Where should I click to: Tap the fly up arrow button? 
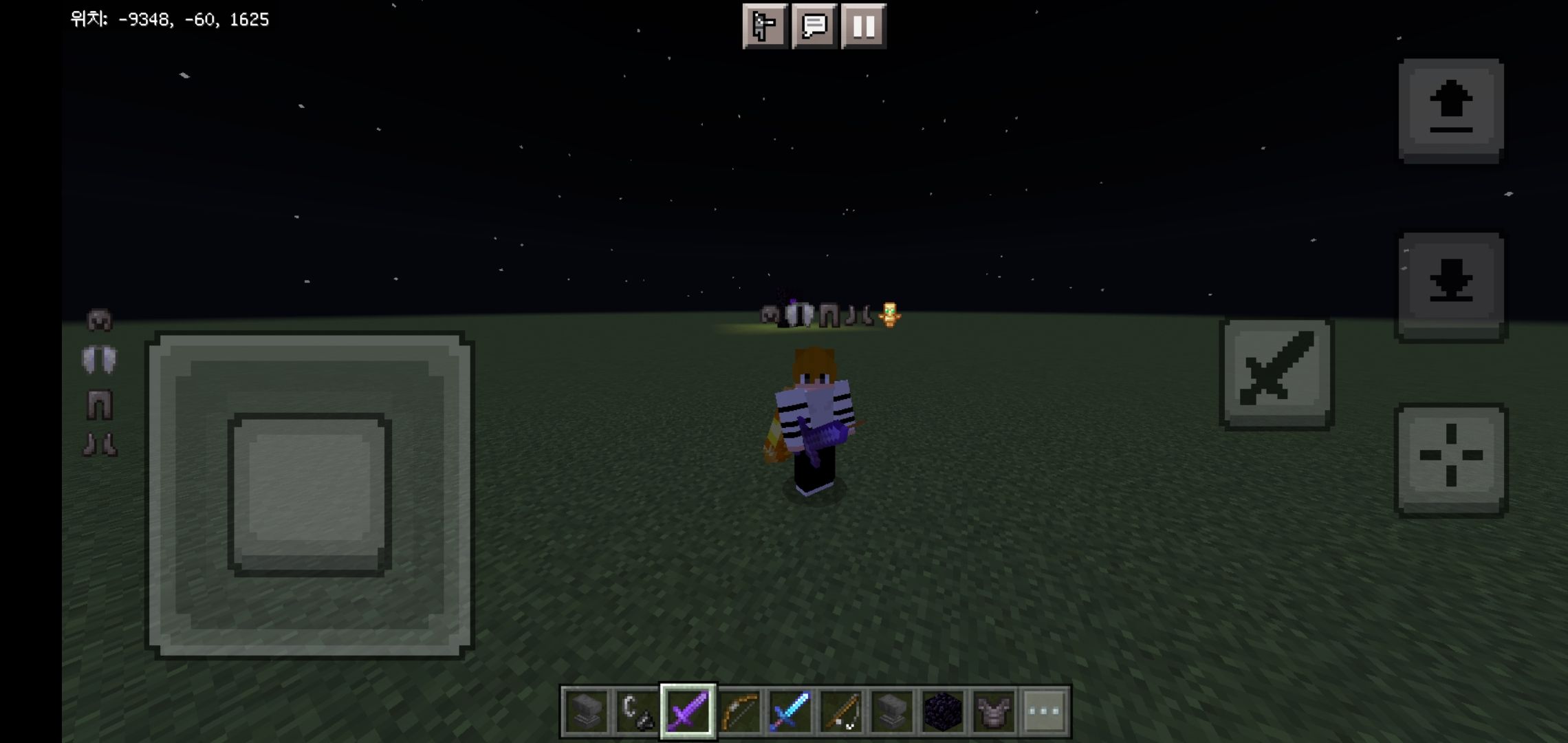[x=1450, y=110]
